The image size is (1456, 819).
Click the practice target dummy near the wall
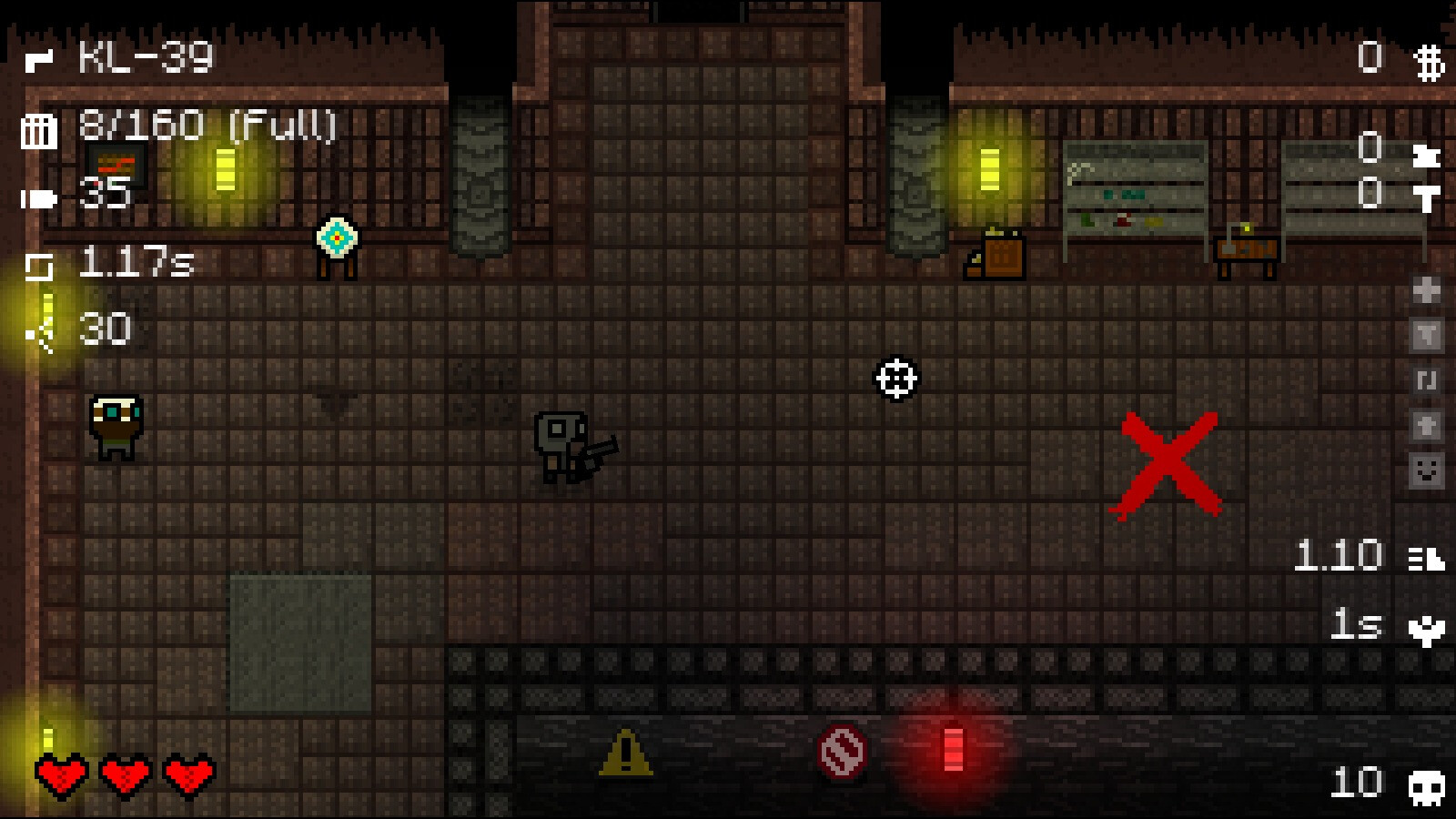coord(338,238)
